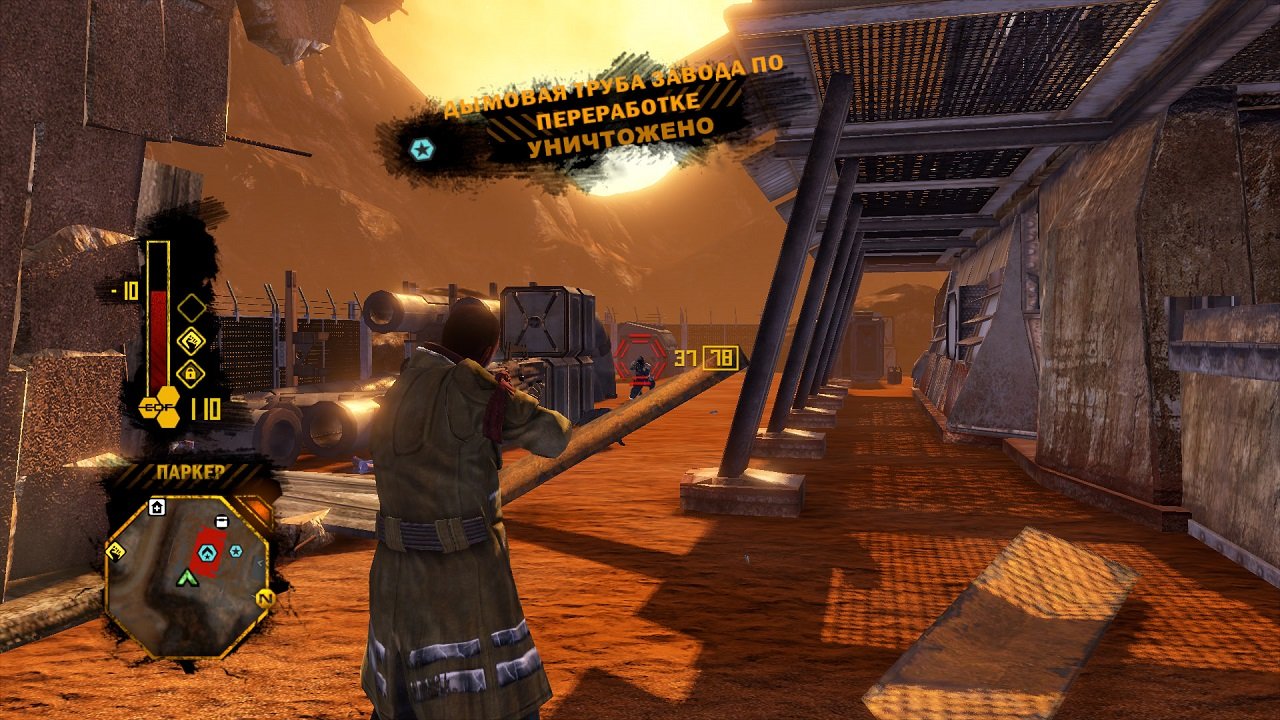Select the raised fist melee icon
The image size is (1280, 720).
192,340
